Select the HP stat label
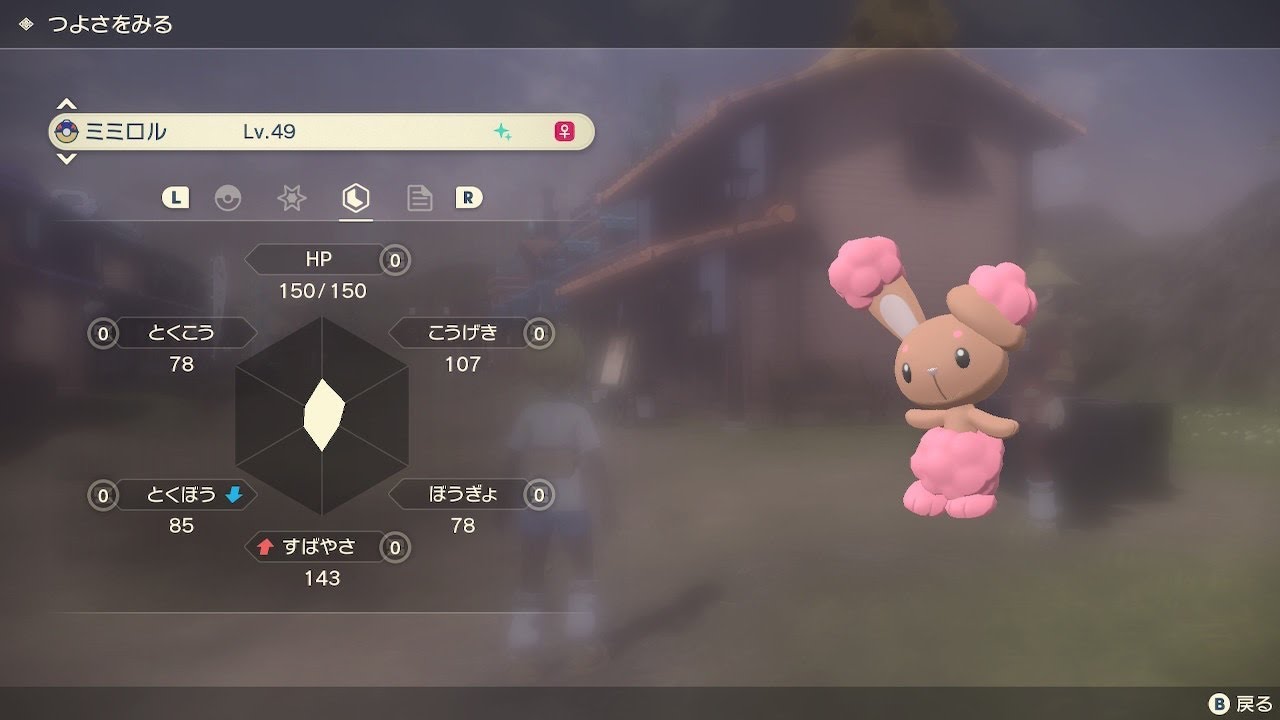This screenshot has height=720, width=1280. coord(319,259)
